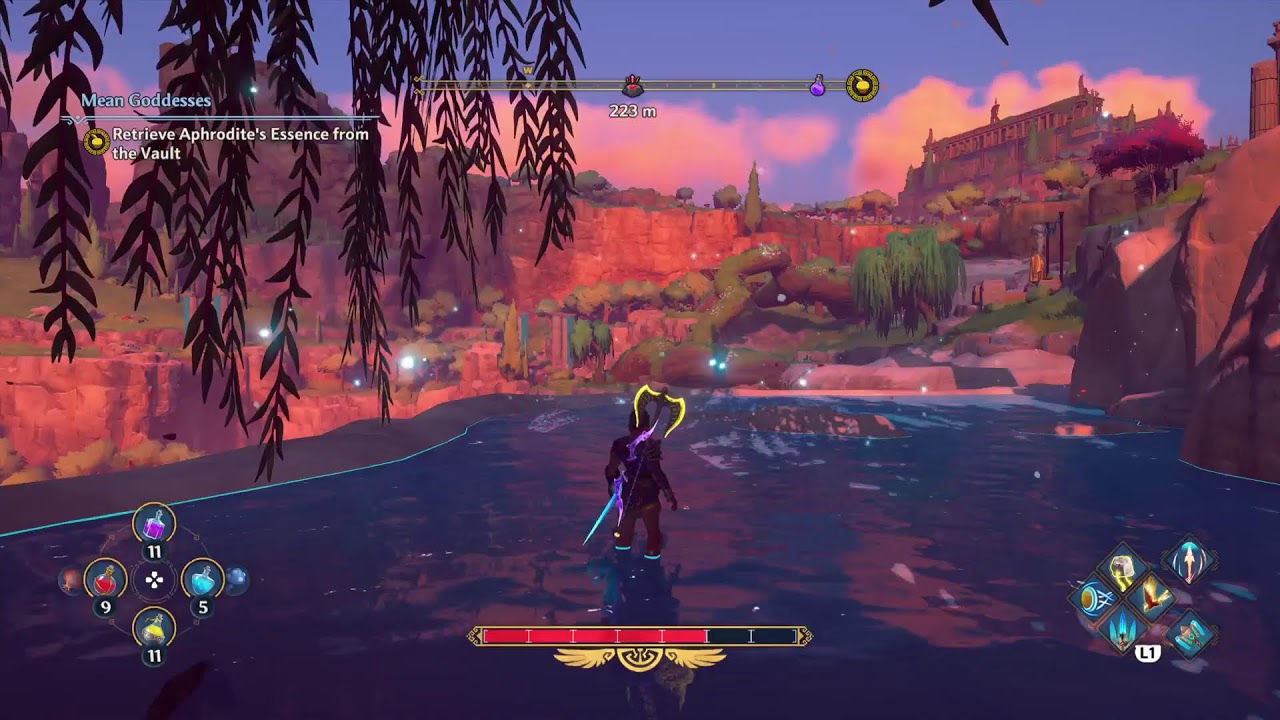The image size is (1280, 720).
Task: Click the golden apple quest marker on compass
Action: [x=862, y=85]
